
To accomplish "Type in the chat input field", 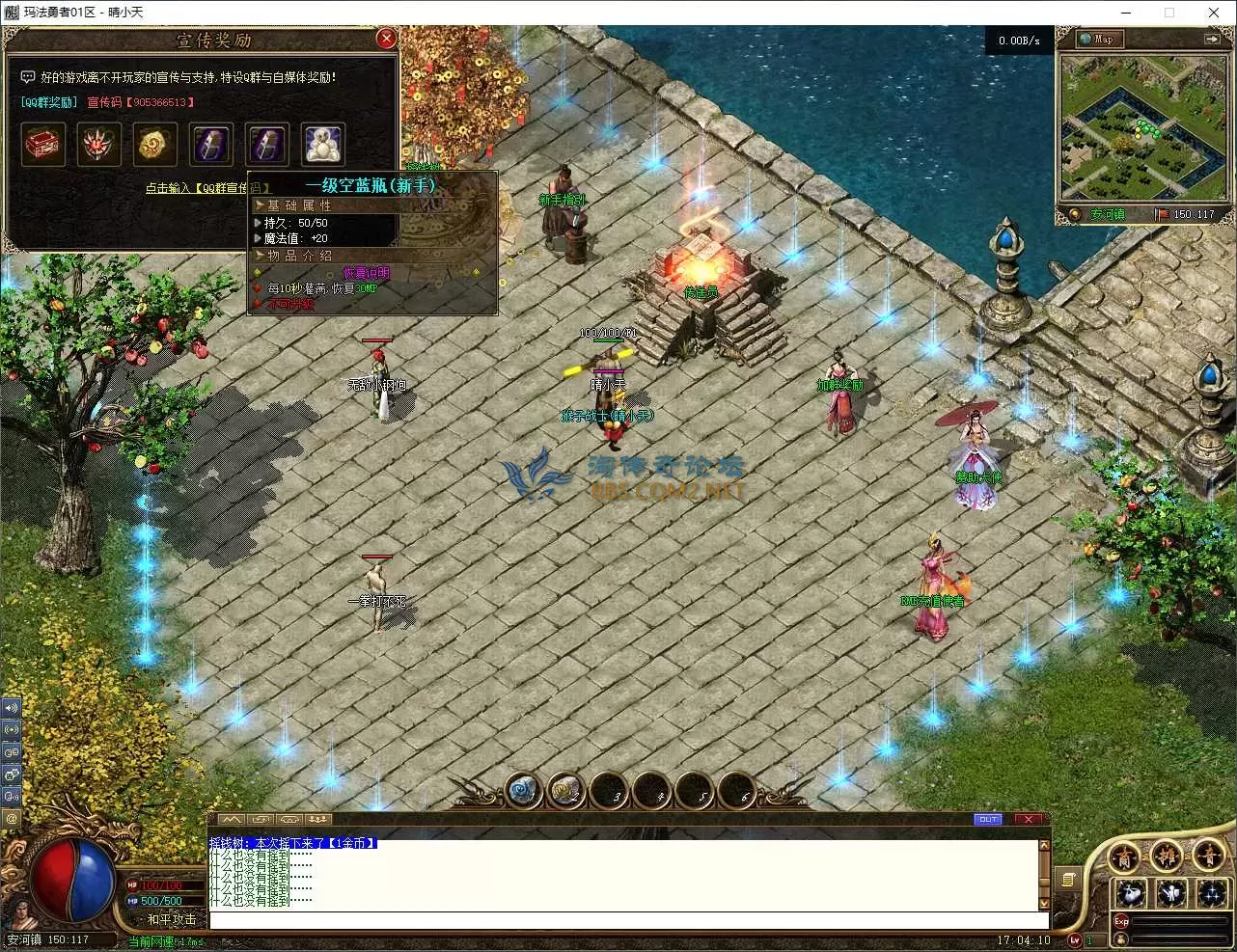I will tap(622, 919).
